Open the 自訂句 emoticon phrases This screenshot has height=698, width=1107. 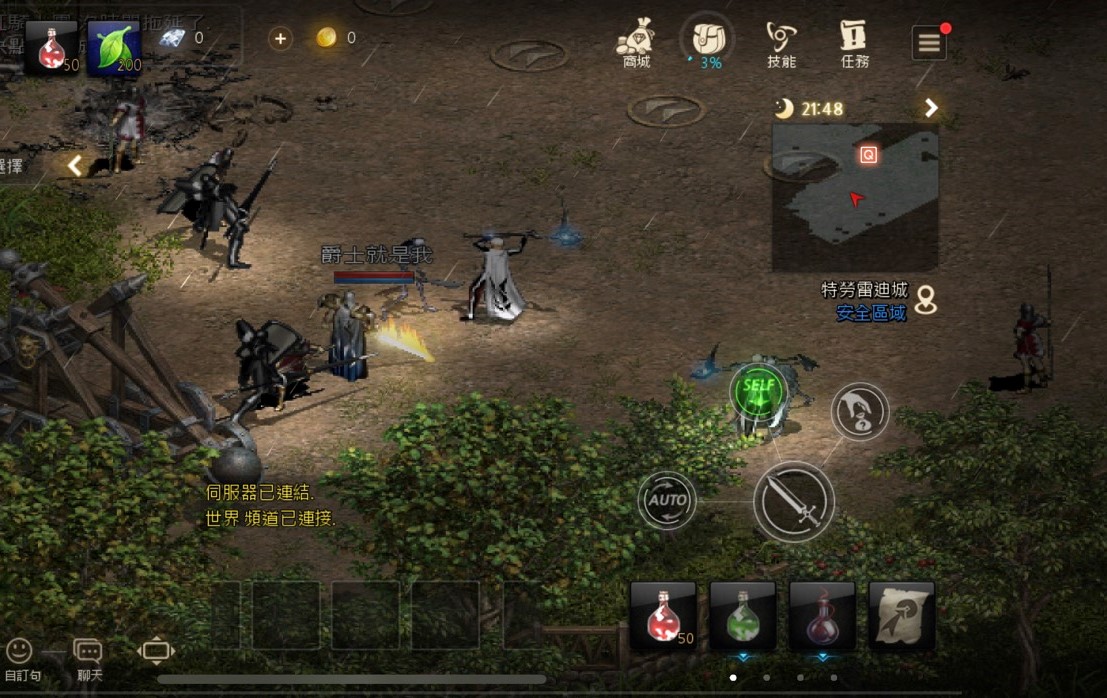pyautogui.click(x=20, y=659)
